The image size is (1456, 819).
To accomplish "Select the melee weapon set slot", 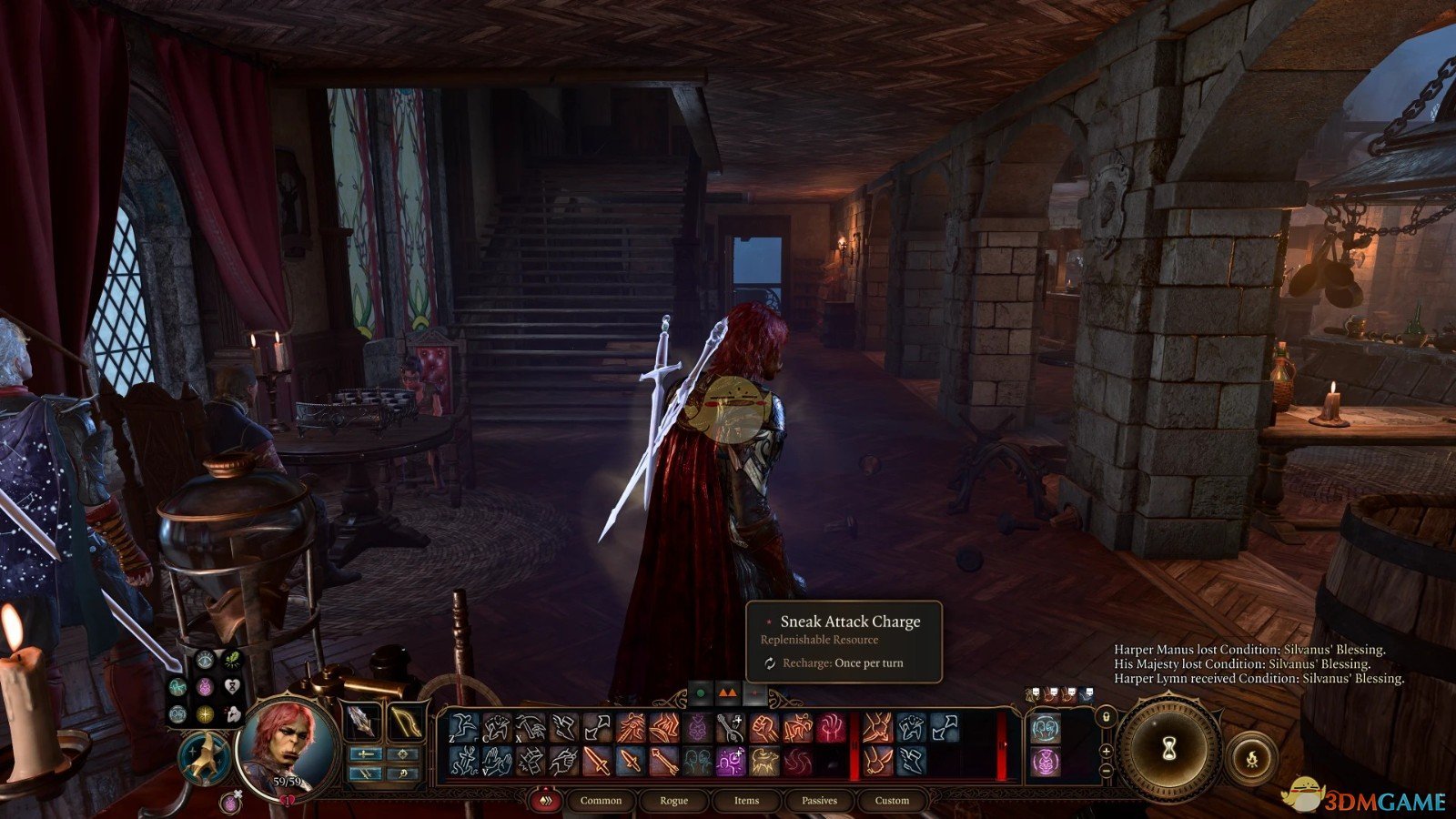I will click(x=364, y=723).
